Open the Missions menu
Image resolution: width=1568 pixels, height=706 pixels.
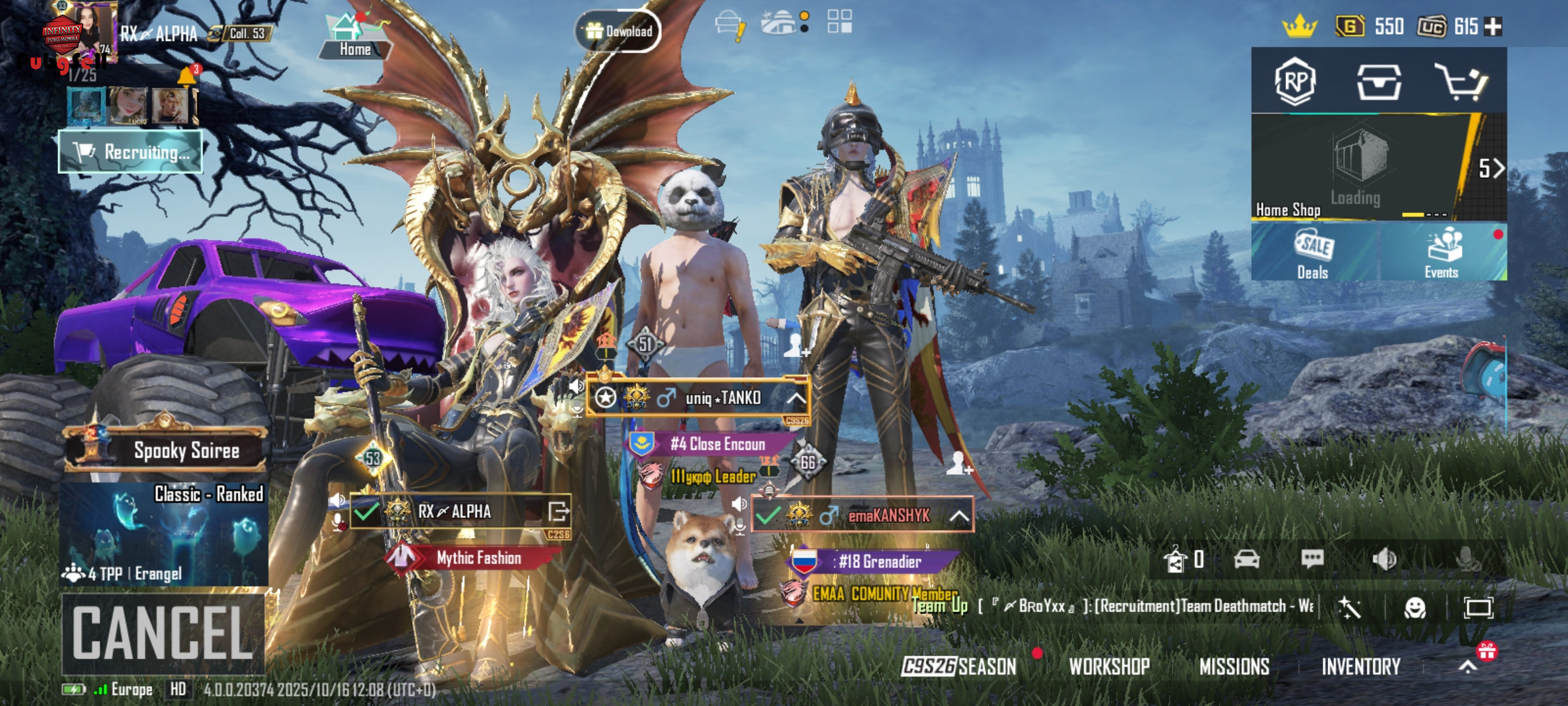(x=1234, y=666)
